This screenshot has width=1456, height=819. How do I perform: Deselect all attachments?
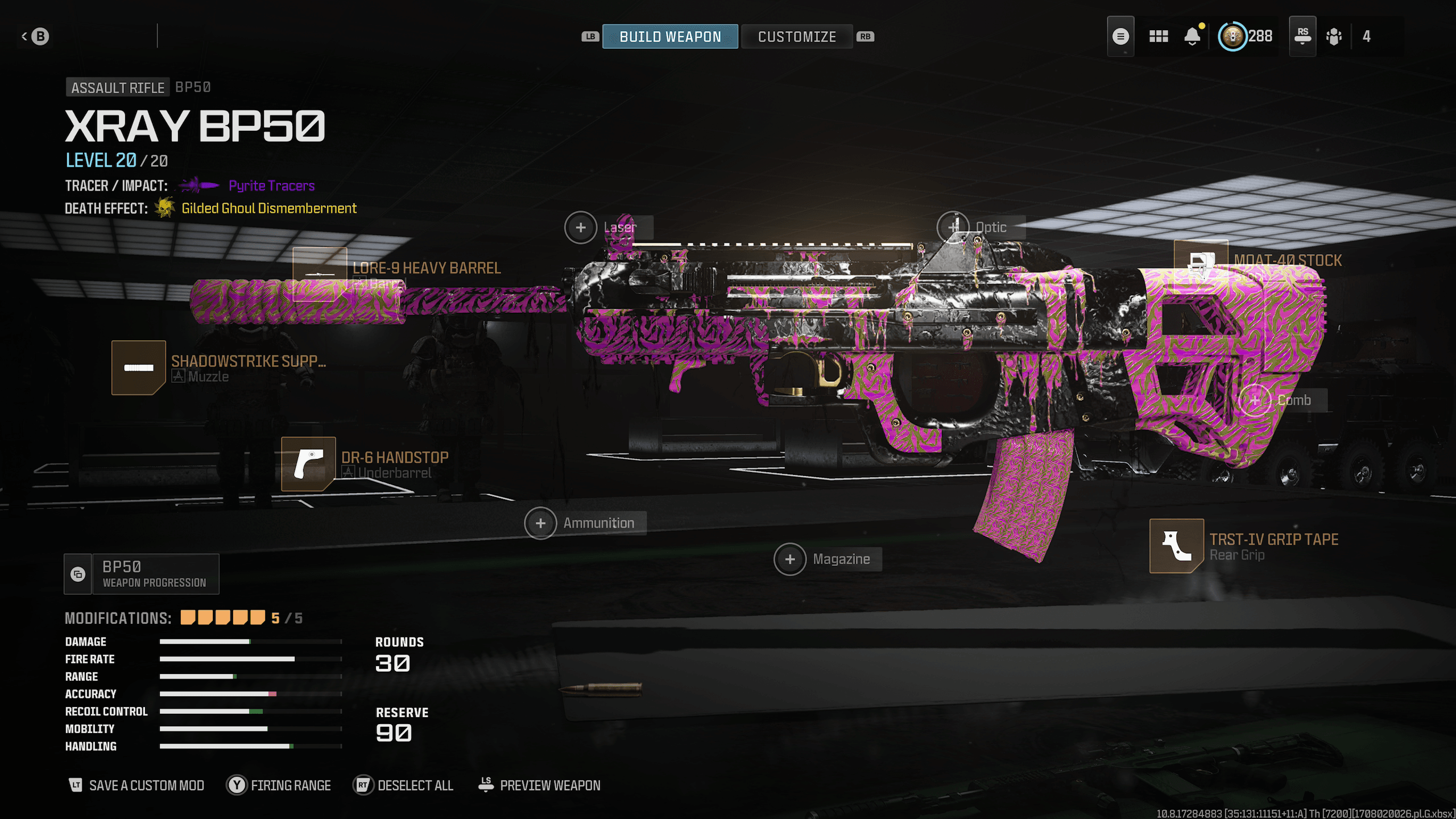(x=404, y=785)
